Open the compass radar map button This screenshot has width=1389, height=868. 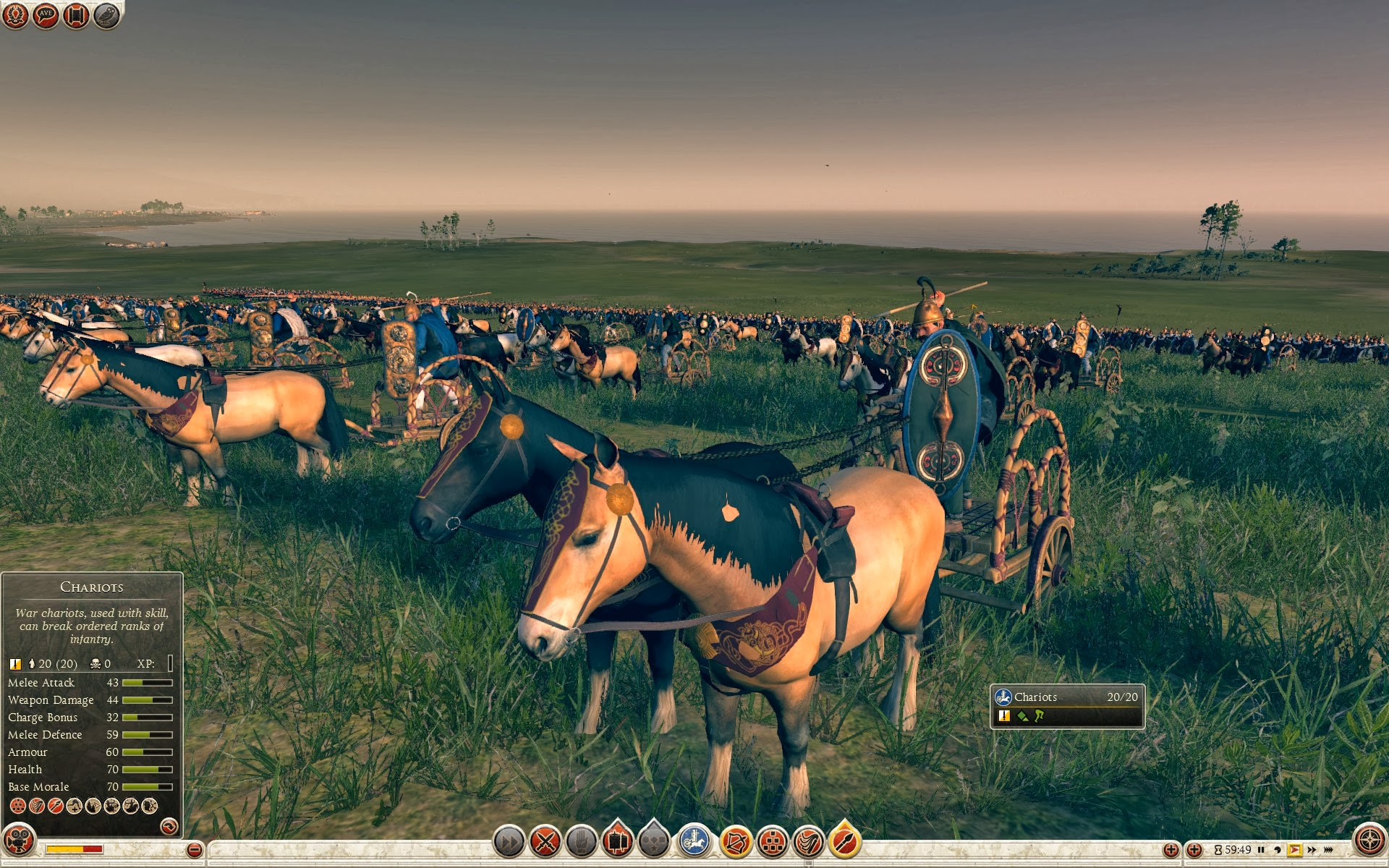coord(1369,841)
